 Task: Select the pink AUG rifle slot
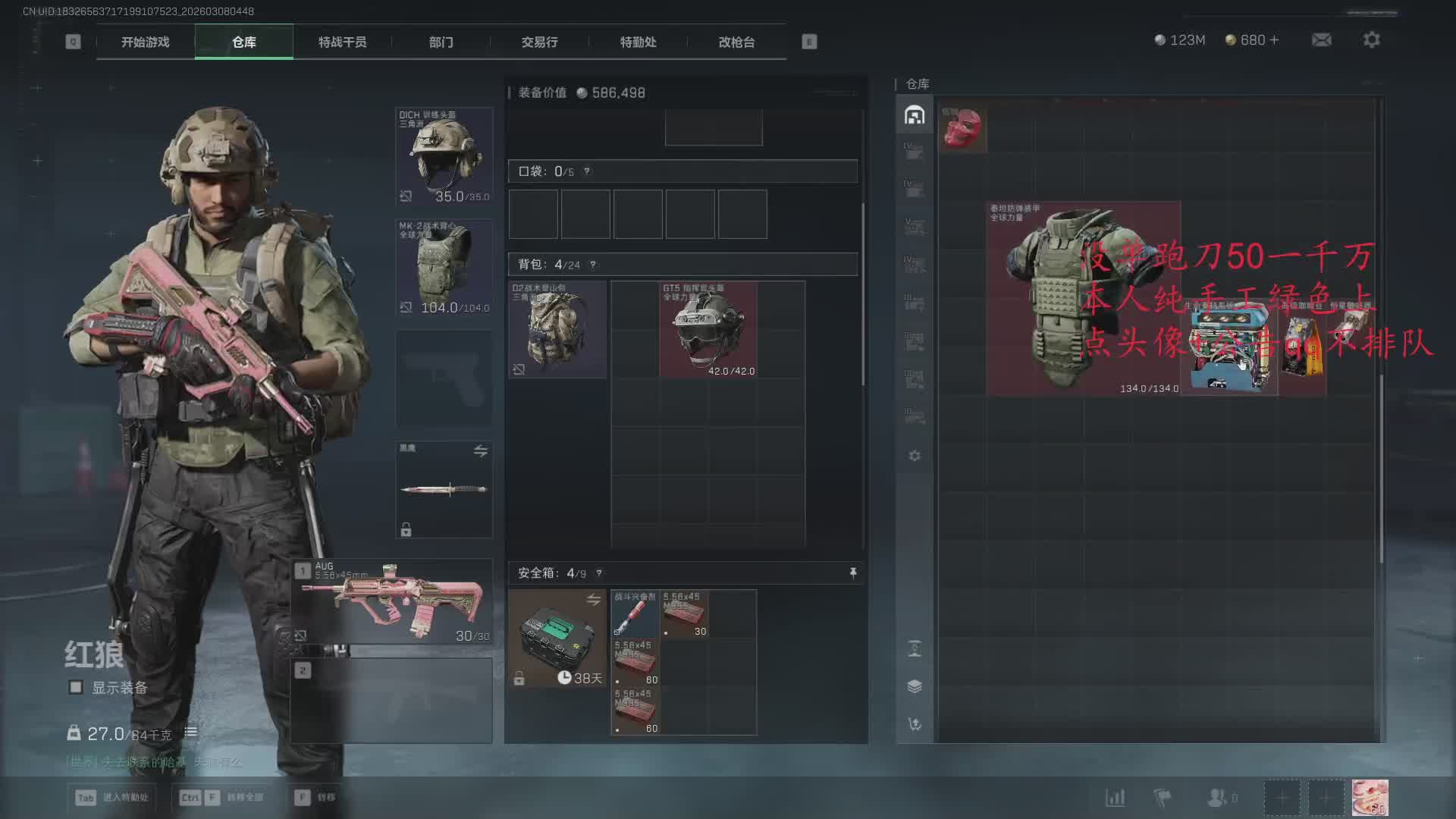pos(392,602)
